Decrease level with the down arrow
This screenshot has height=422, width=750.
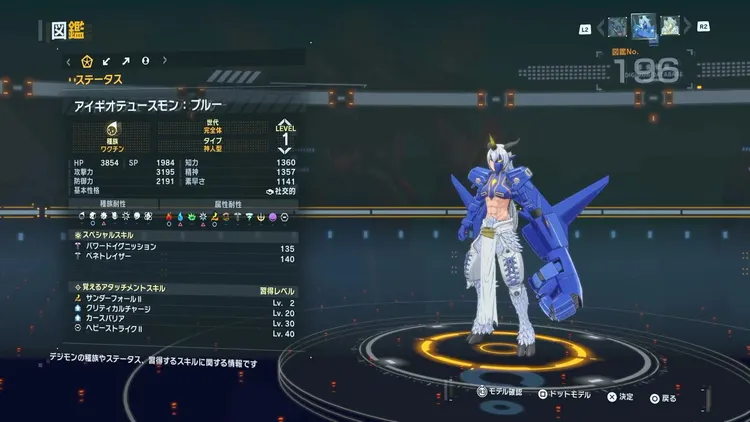pyautogui.click(x=285, y=151)
